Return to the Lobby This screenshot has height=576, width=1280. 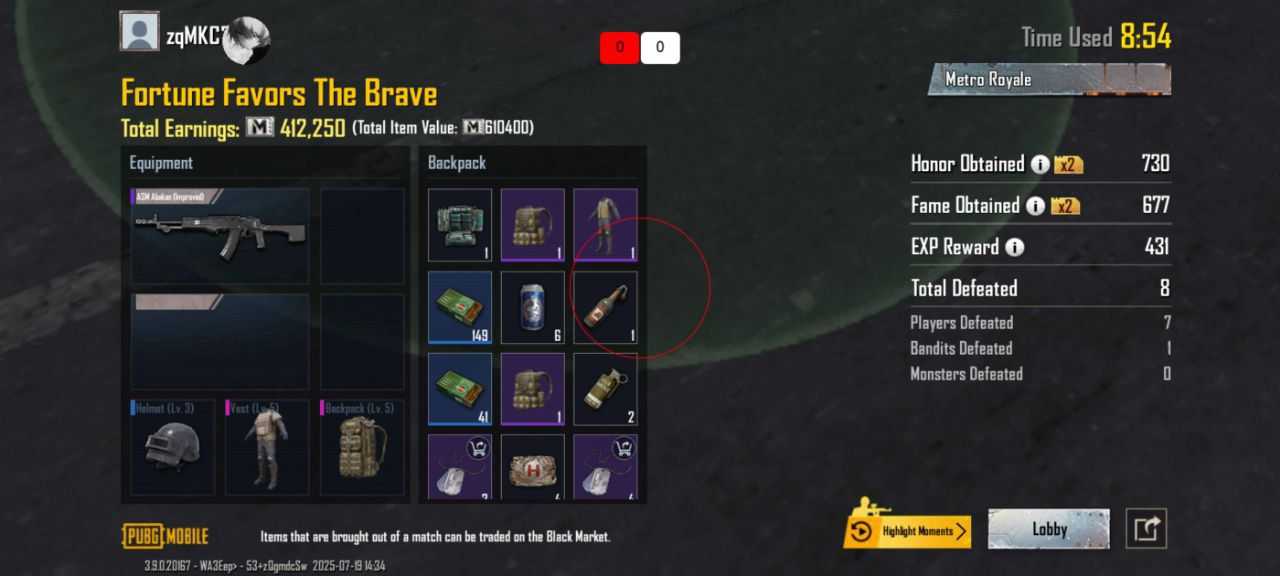[1048, 529]
